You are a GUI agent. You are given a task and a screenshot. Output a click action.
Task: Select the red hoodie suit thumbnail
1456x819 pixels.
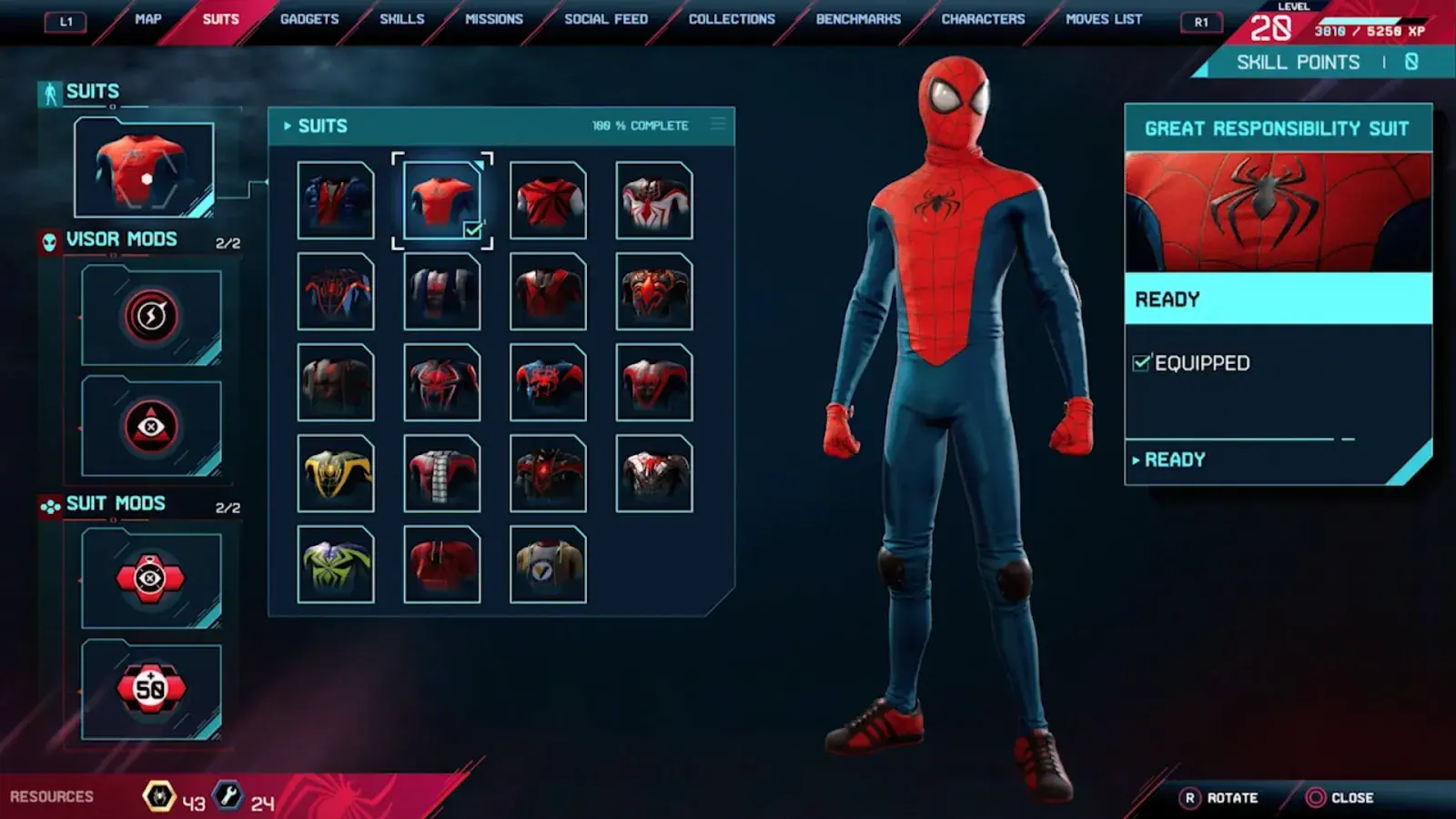[x=442, y=564]
